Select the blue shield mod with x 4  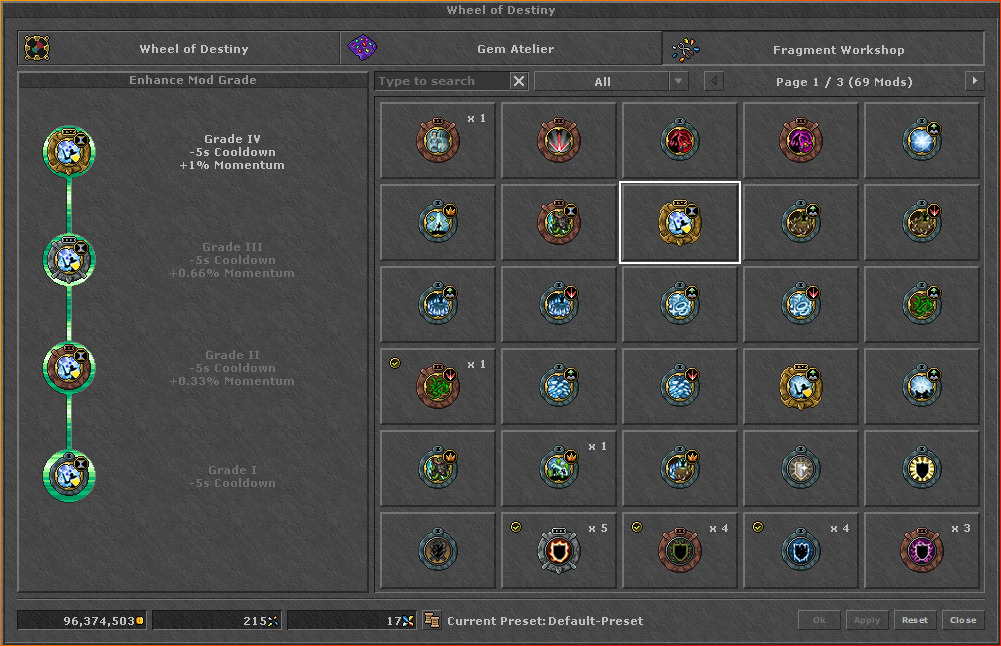pyautogui.click(x=800, y=551)
